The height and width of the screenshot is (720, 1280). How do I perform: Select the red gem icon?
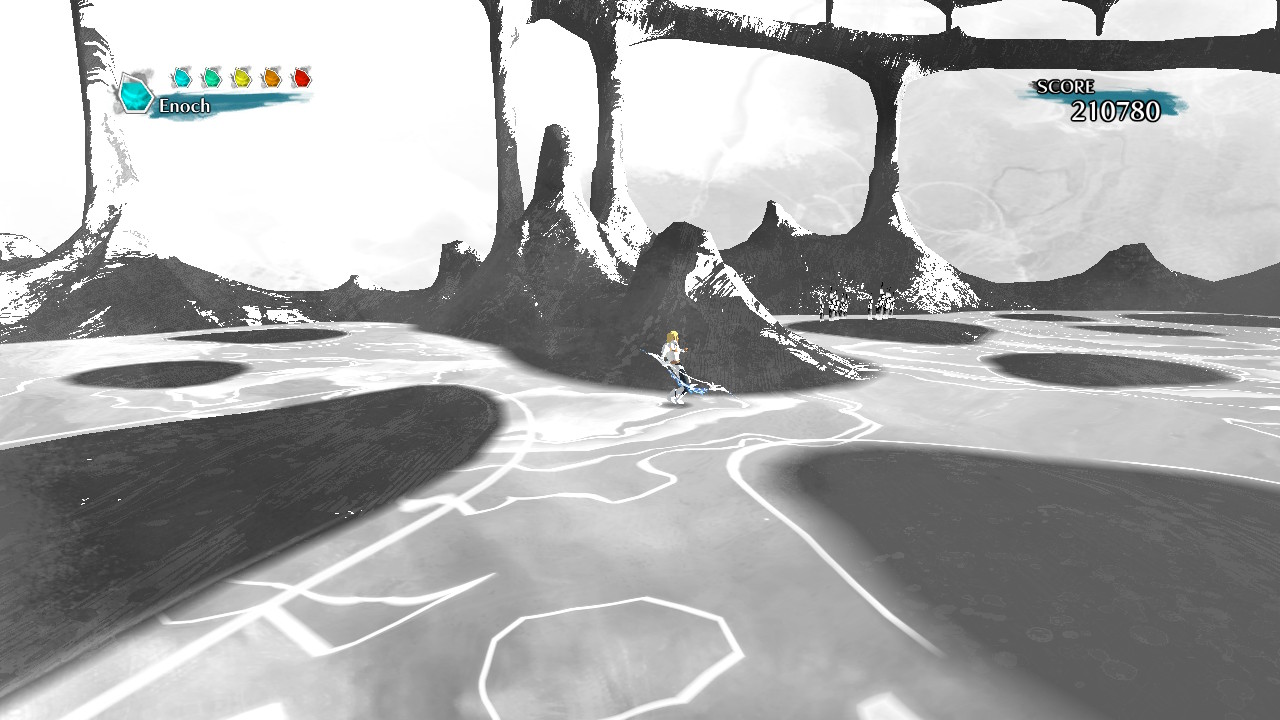302,77
